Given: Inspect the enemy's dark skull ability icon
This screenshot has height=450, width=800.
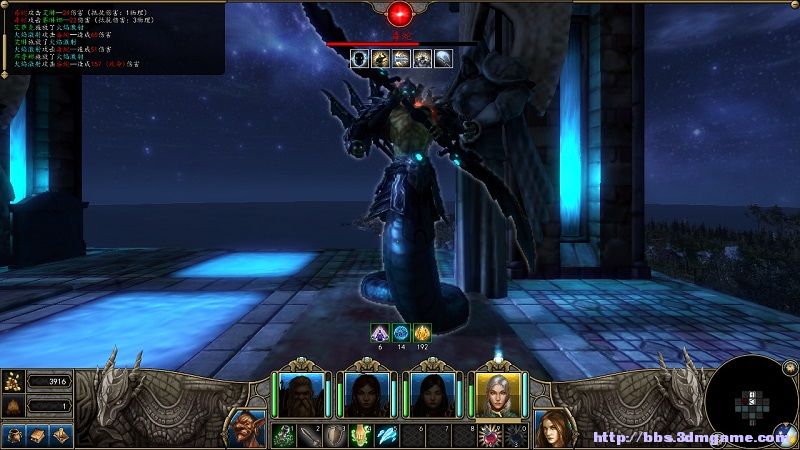Looking at the screenshot, I should [360, 59].
